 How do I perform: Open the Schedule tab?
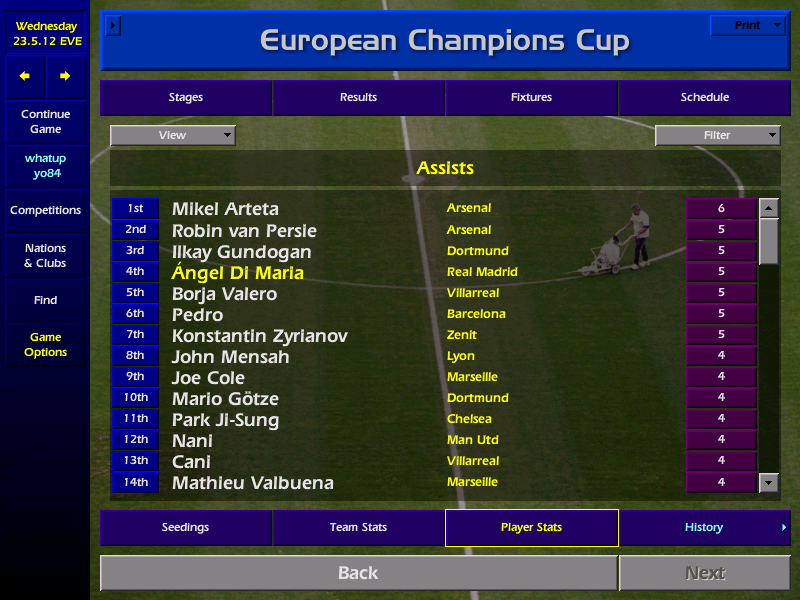(704, 97)
